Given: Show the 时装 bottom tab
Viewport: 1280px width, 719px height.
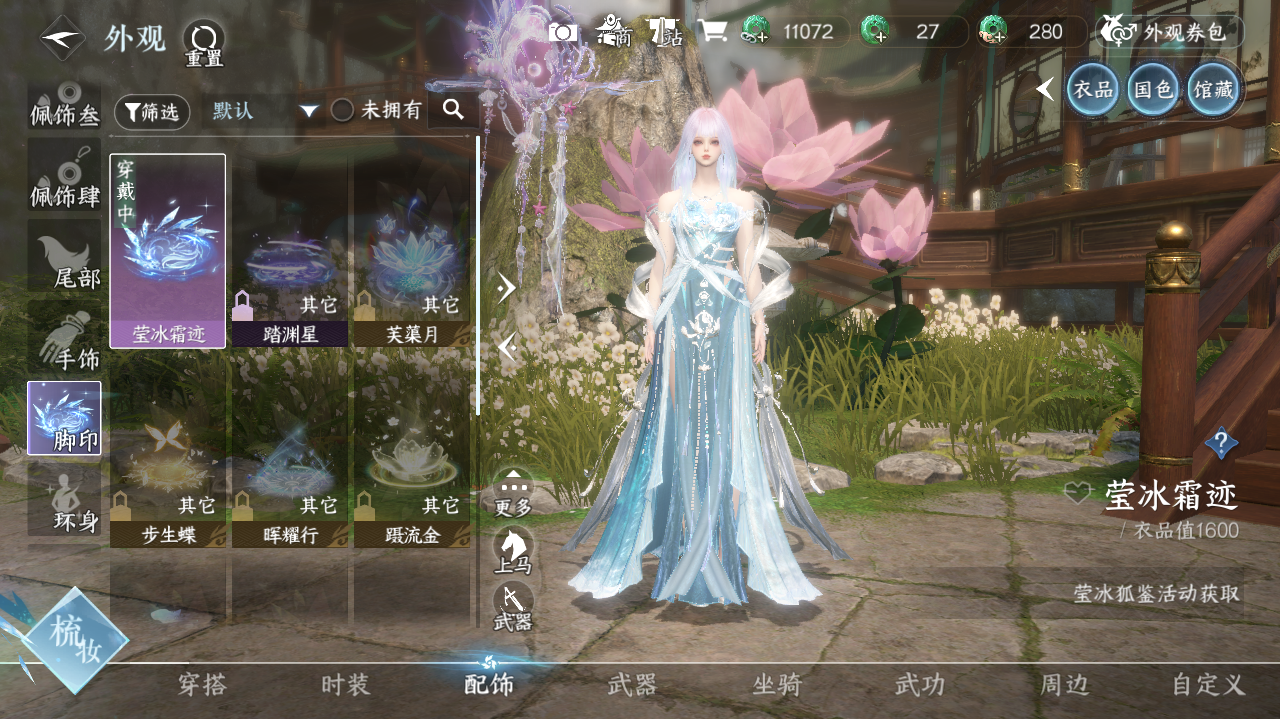Looking at the screenshot, I should 346,685.
